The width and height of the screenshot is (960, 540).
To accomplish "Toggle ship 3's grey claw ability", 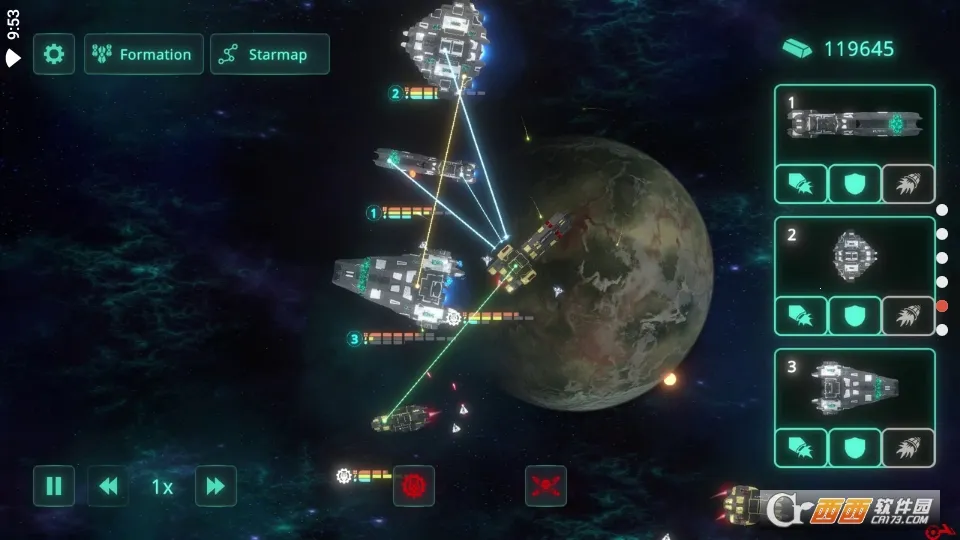I will click(x=908, y=447).
